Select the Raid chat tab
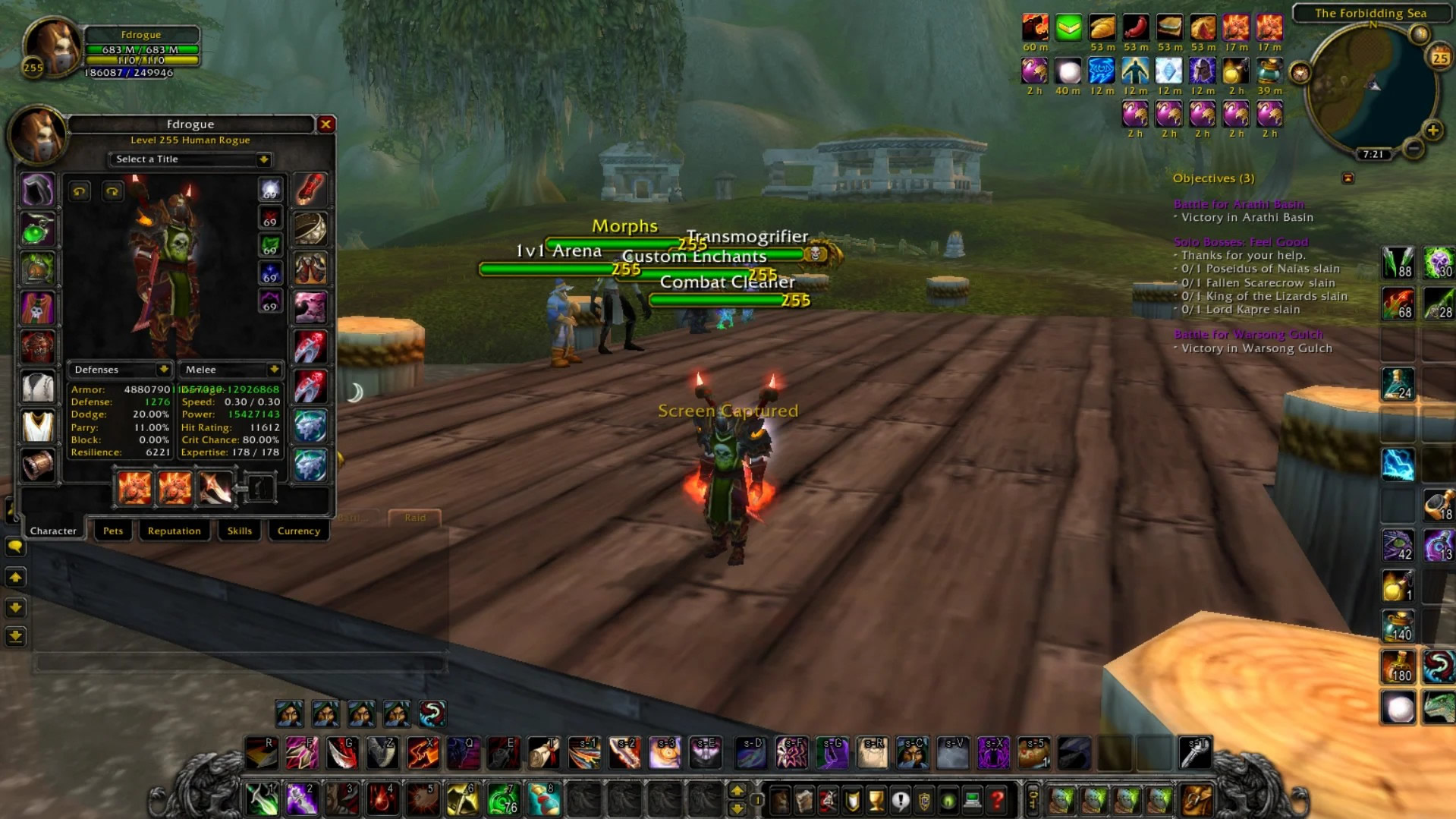1456x819 pixels. point(414,518)
